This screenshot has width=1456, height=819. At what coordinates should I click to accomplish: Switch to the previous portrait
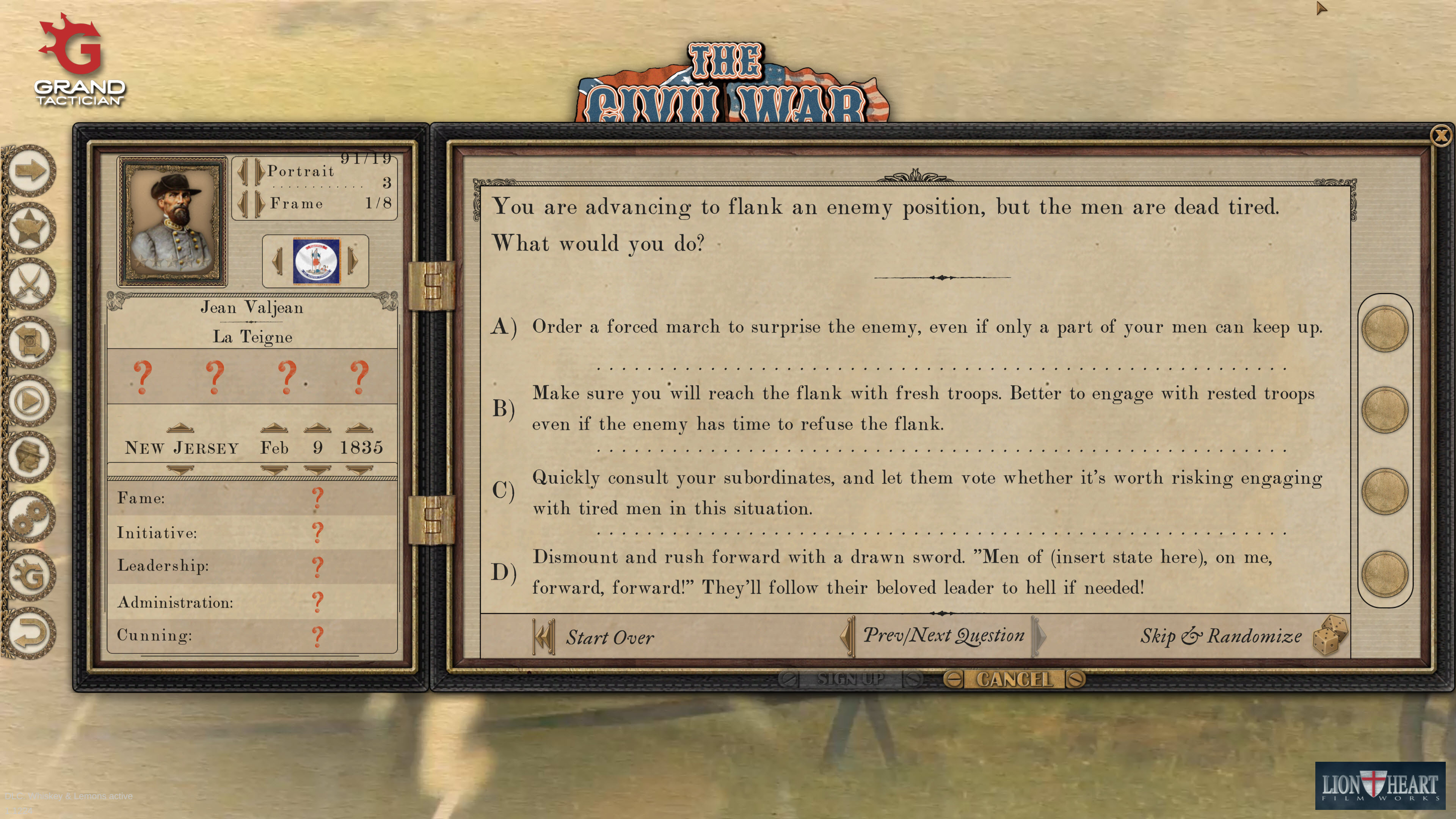click(243, 171)
